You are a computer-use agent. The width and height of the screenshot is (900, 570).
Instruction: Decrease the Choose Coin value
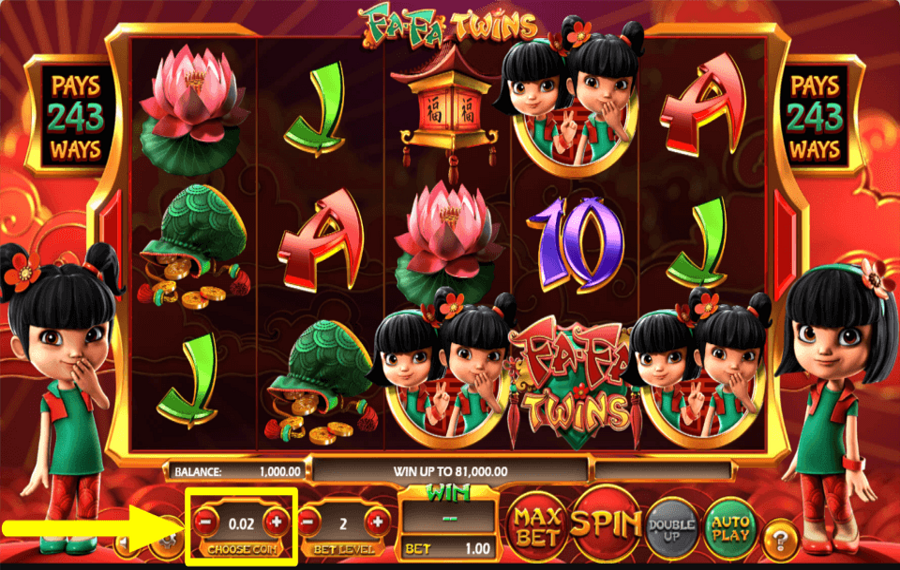click(205, 521)
